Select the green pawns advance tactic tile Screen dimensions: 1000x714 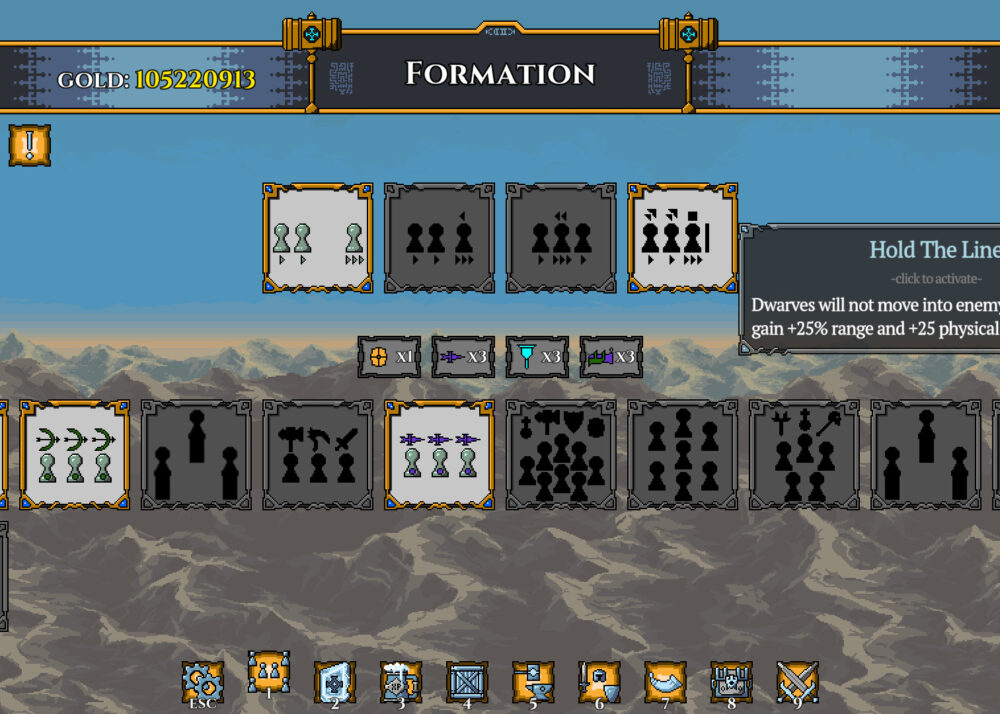point(318,238)
